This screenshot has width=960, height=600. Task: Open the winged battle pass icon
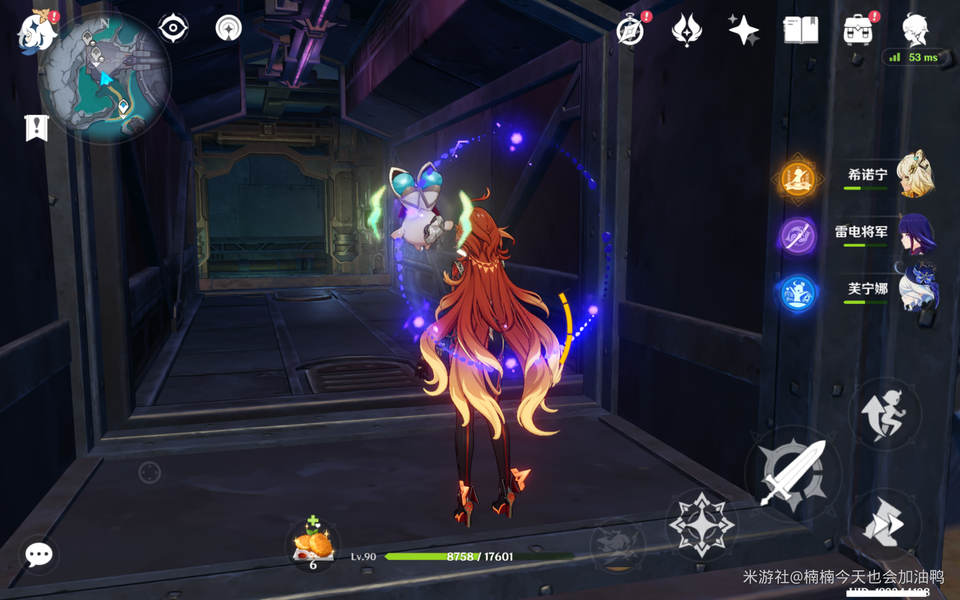point(686,30)
